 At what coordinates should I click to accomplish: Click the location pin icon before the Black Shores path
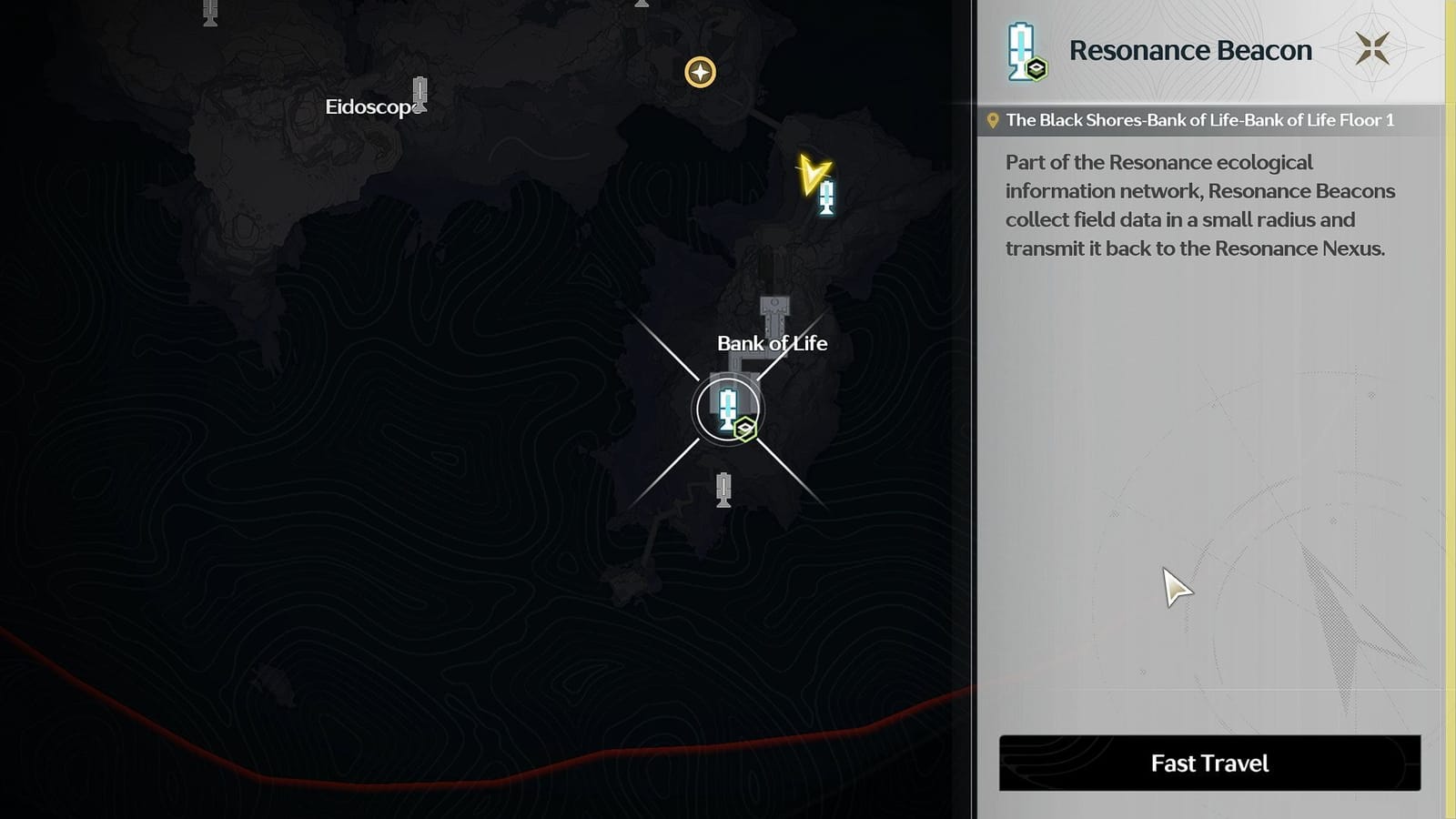pyautogui.click(x=992, y=118)
